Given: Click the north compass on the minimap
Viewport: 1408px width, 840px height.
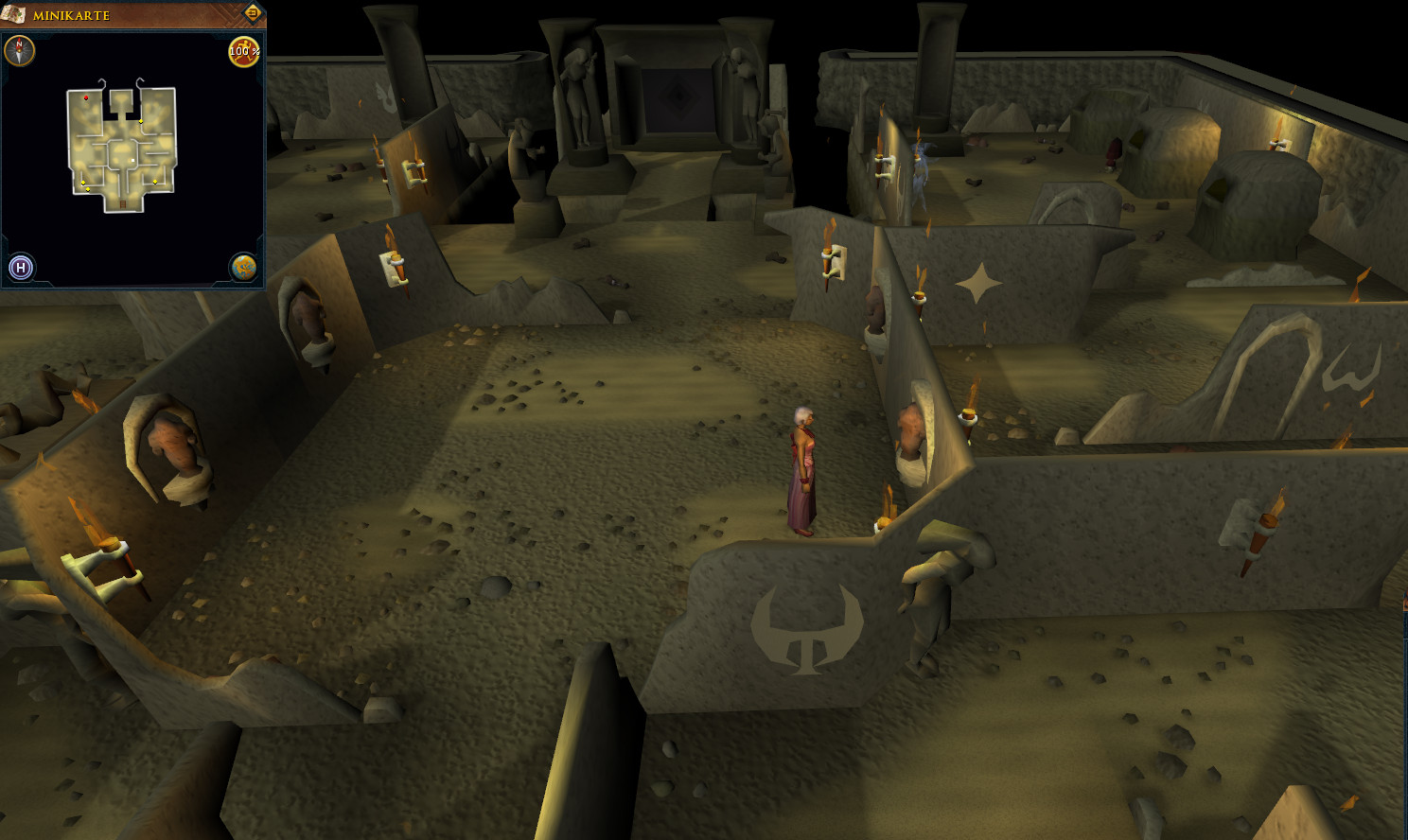Looking at the screenshot, I should click(x=19, y=50).
